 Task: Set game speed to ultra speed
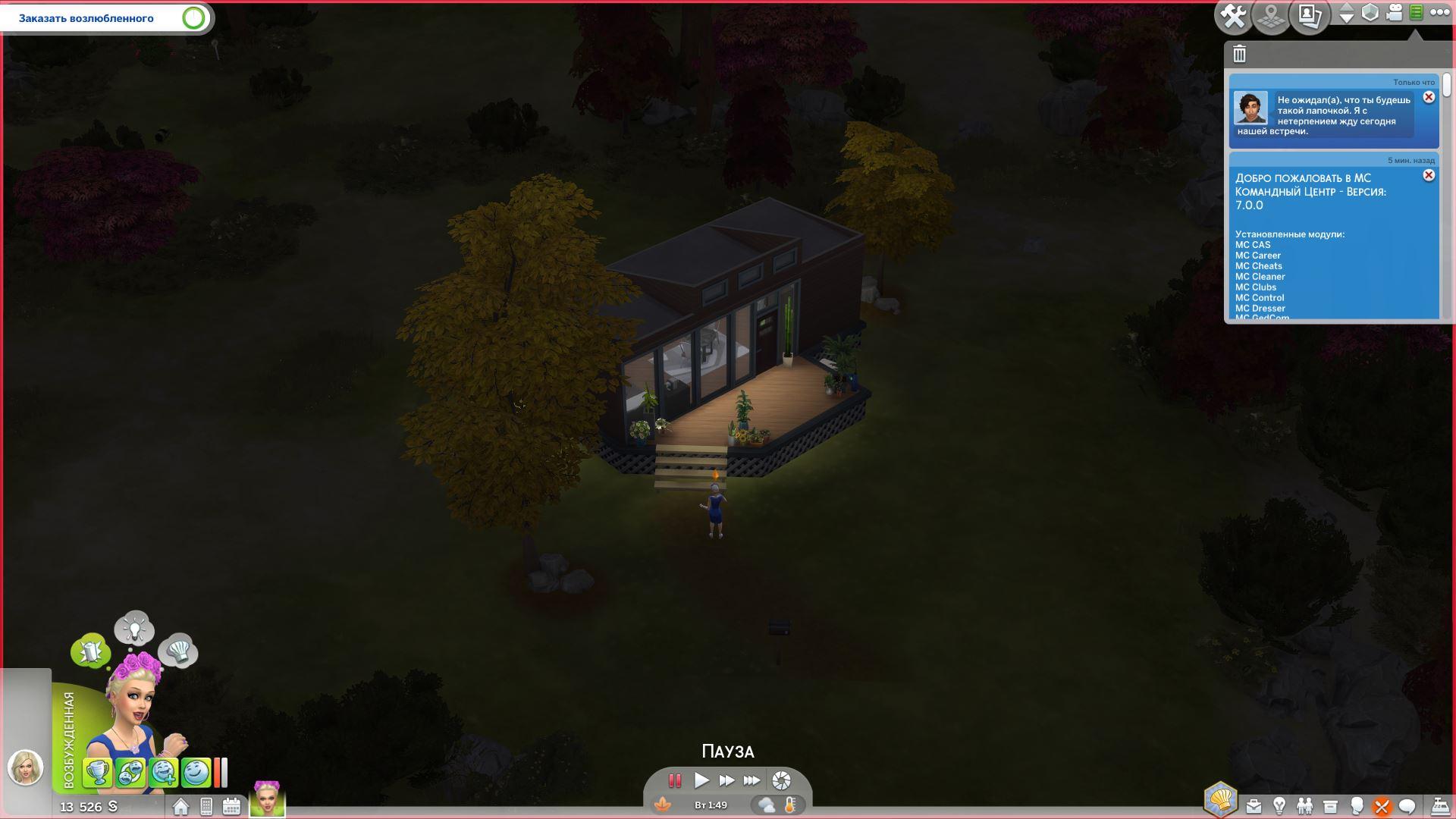[752, 780]
